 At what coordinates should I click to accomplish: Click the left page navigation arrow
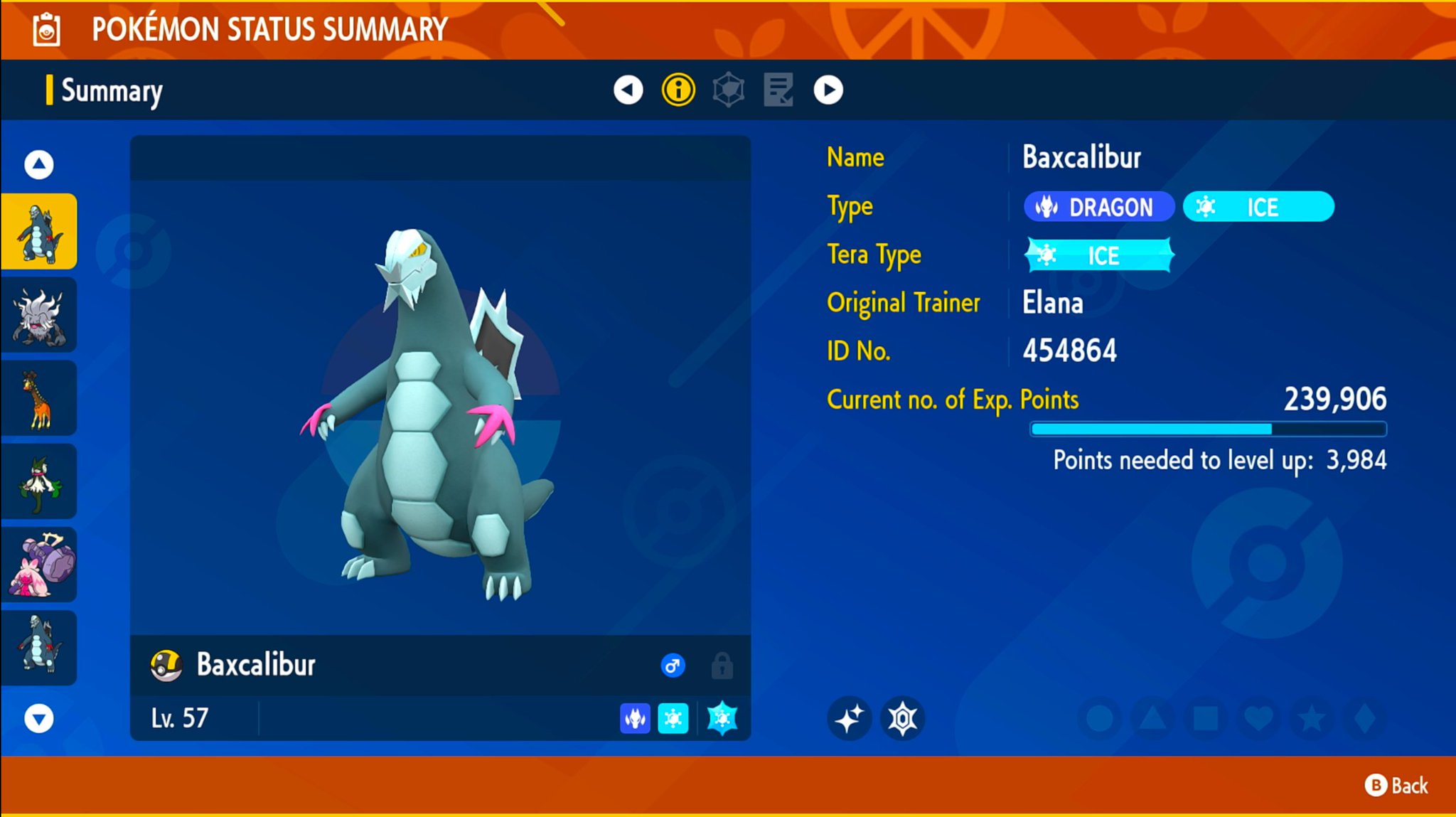(627, 90)
